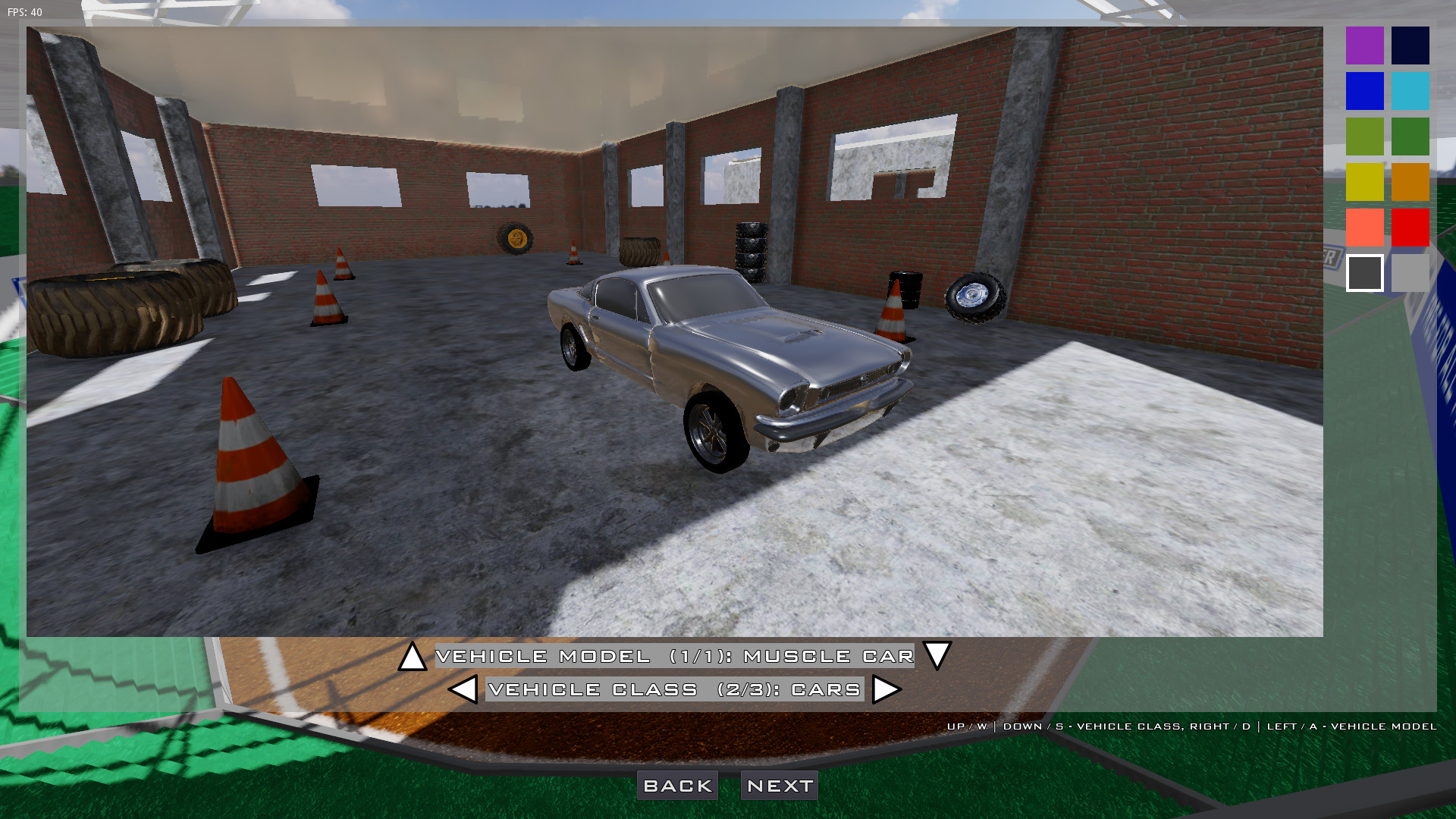
Task: Click the NEXT button
Action: point(778,785)
